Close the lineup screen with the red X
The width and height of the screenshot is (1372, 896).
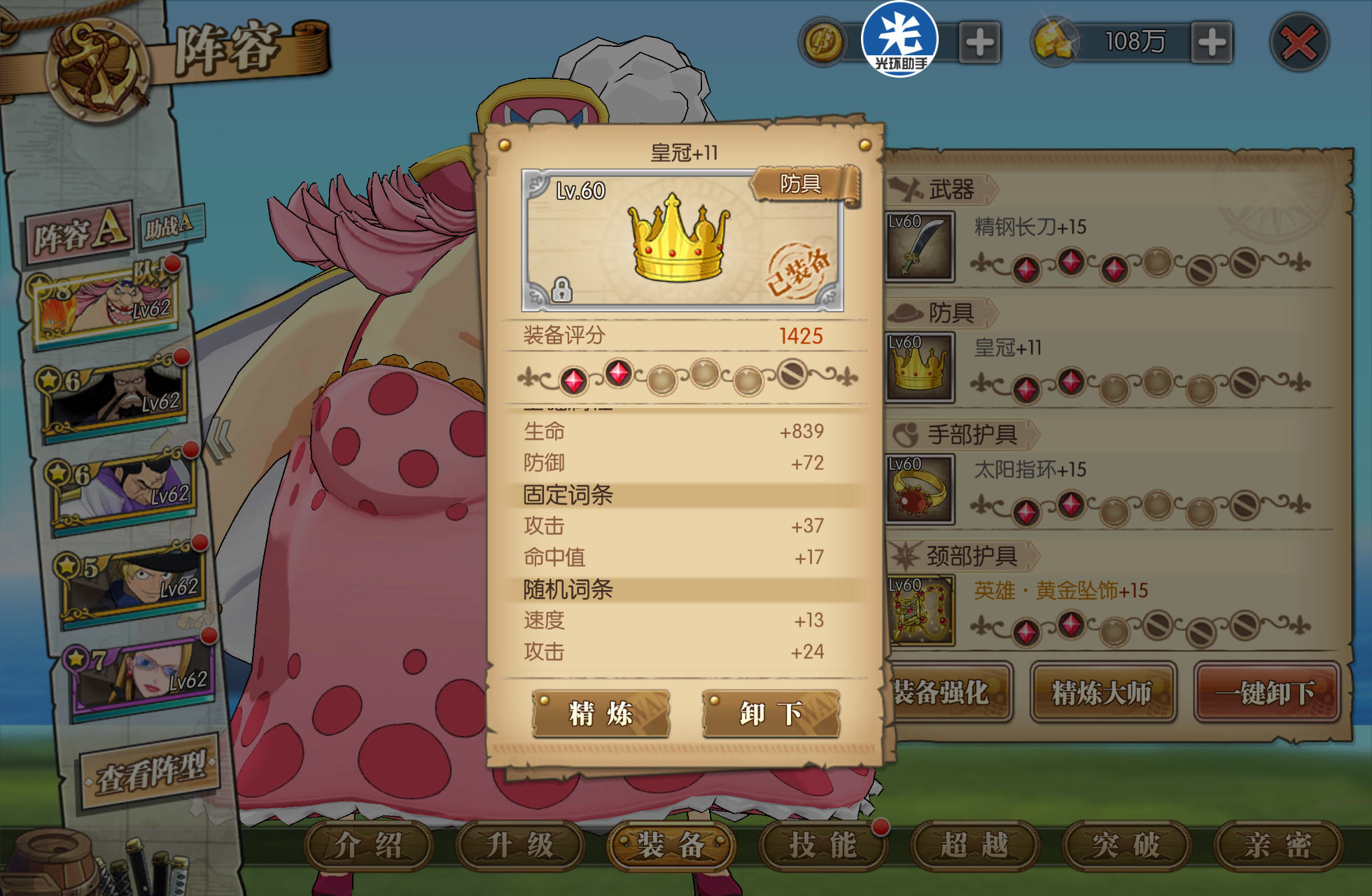(x=1298, y=43)
